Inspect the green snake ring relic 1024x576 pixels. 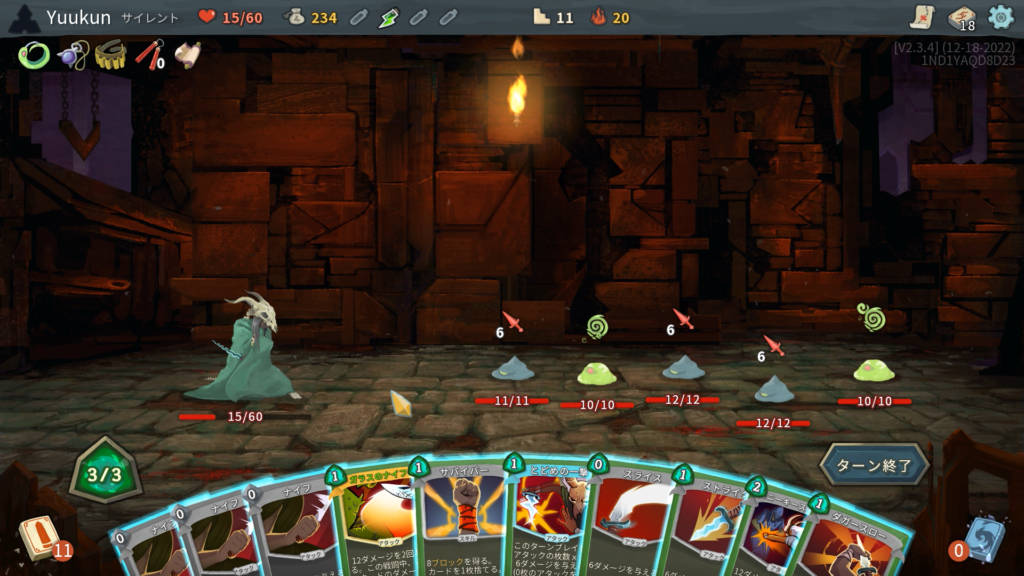(x=33, y=55)
